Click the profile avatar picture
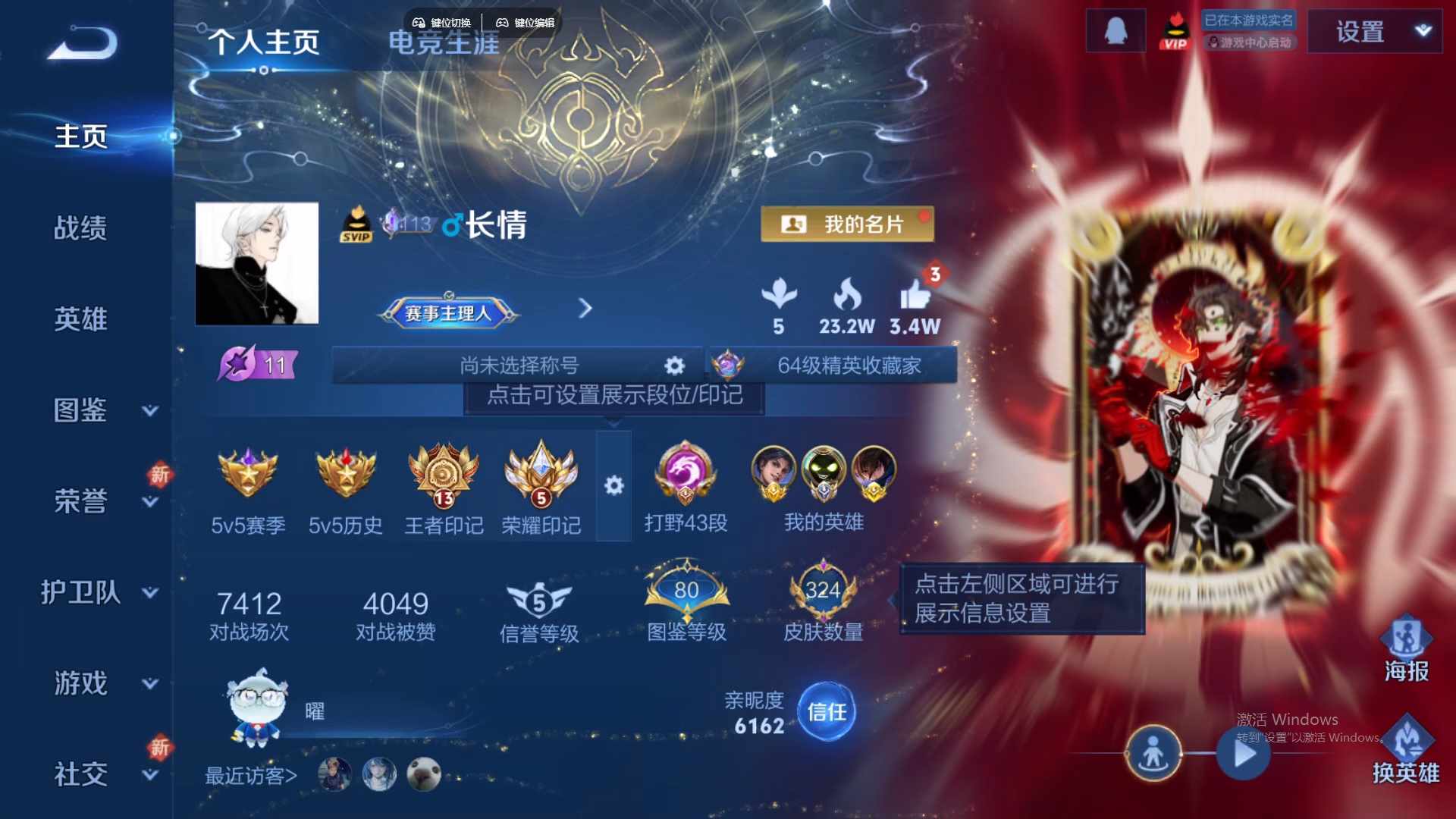 tap(256, 264)
